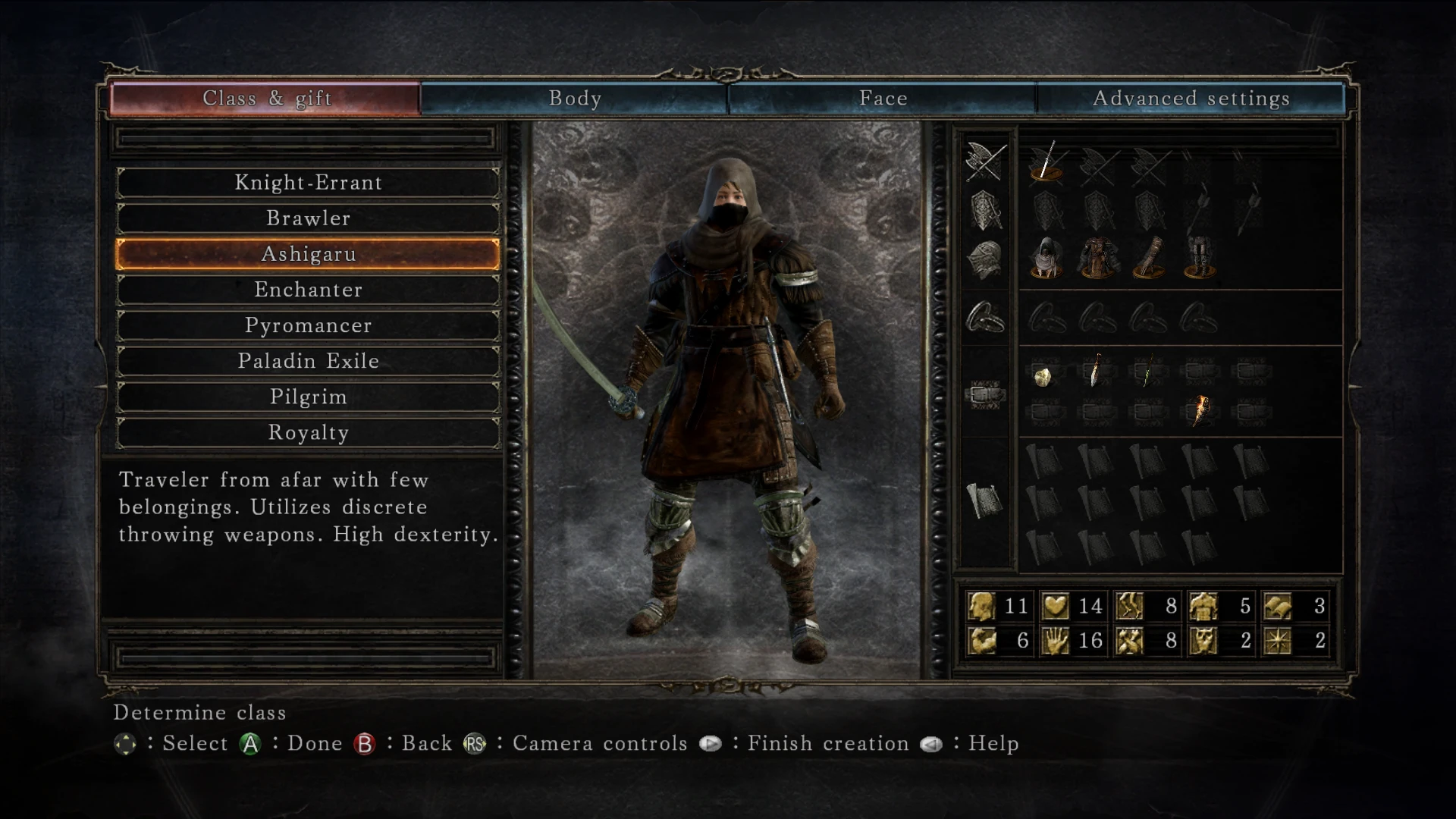Select the hooded headgear armor slot

[x=1046, y=257]
